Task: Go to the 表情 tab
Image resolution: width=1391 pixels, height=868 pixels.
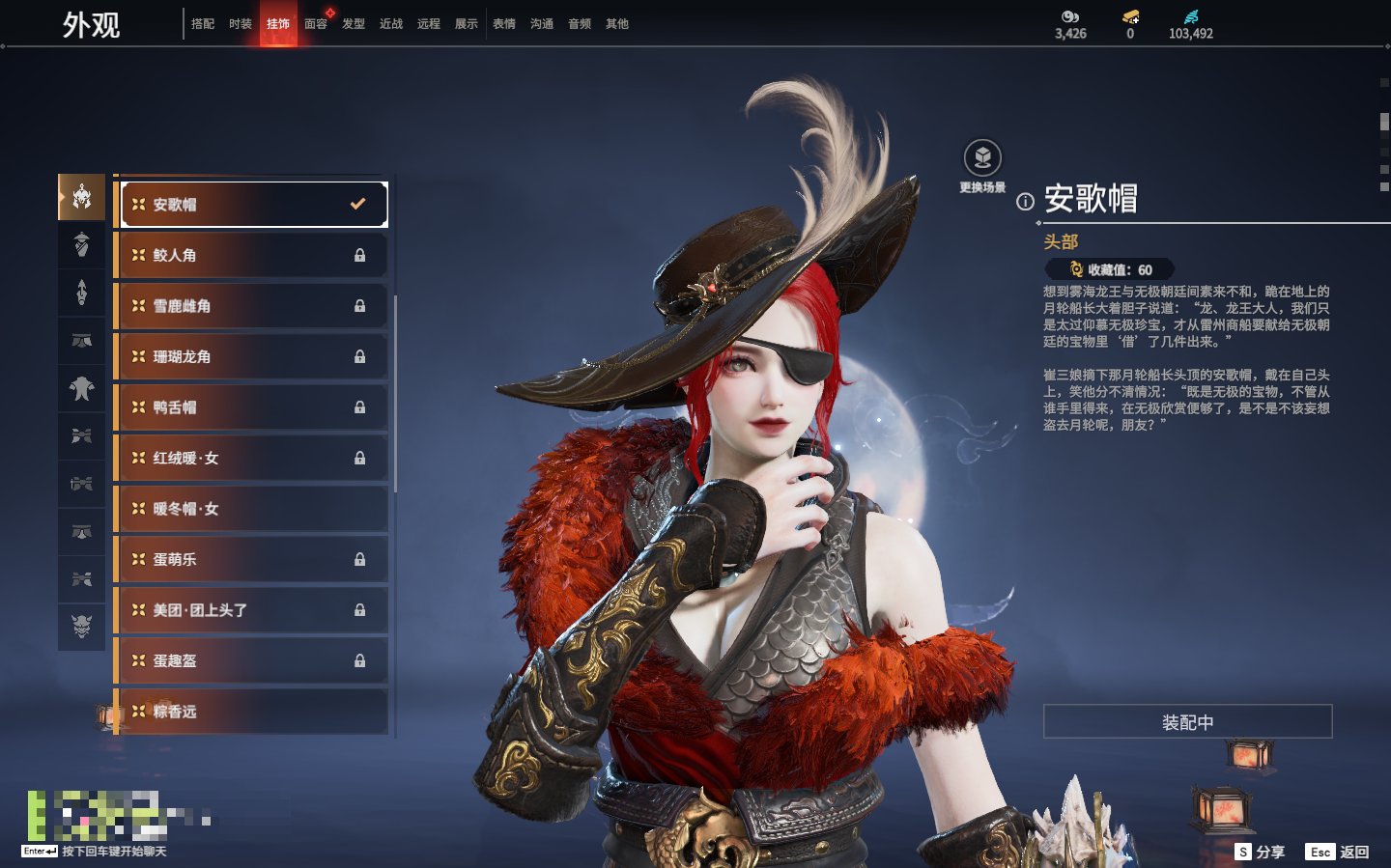Action: tap(504, 24)
